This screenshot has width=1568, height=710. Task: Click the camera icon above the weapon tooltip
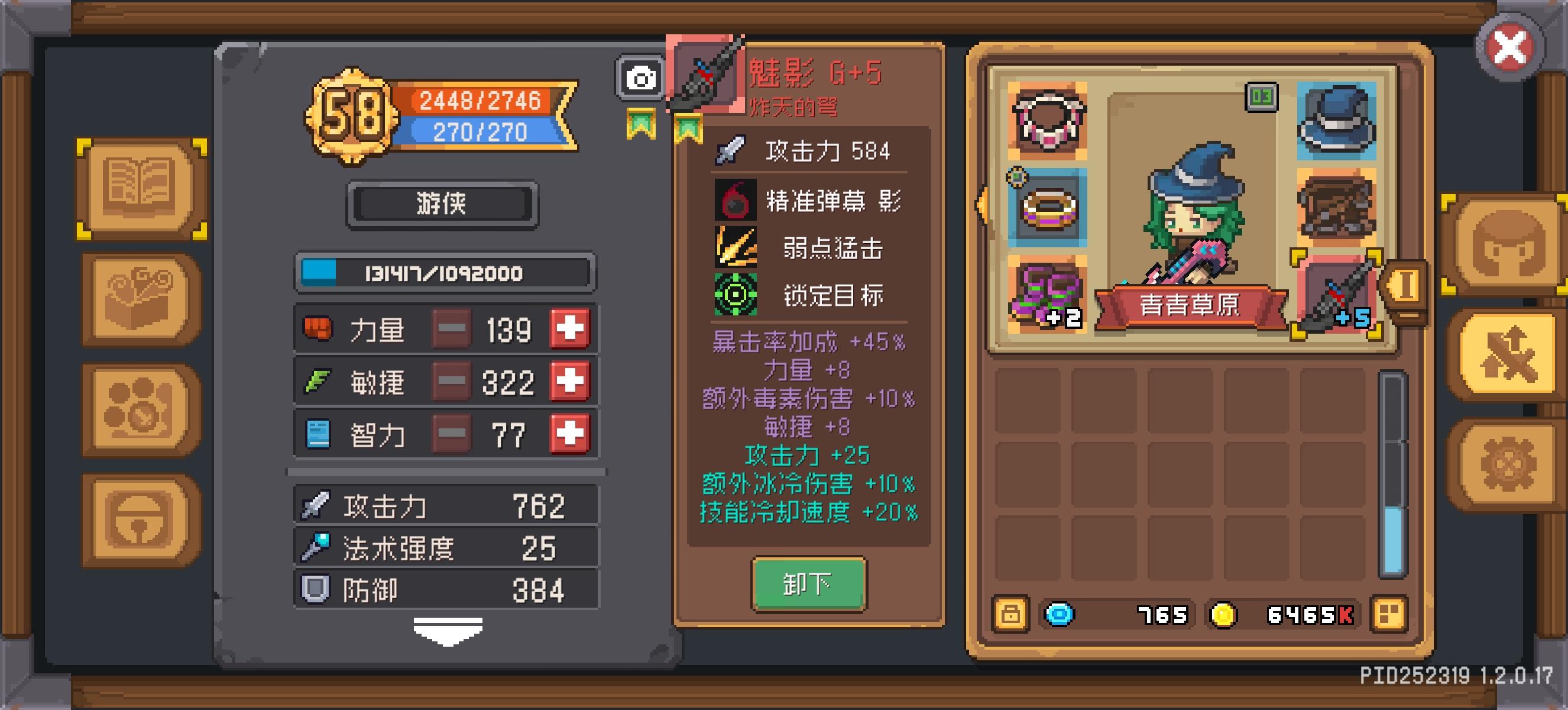pos(640,78)
